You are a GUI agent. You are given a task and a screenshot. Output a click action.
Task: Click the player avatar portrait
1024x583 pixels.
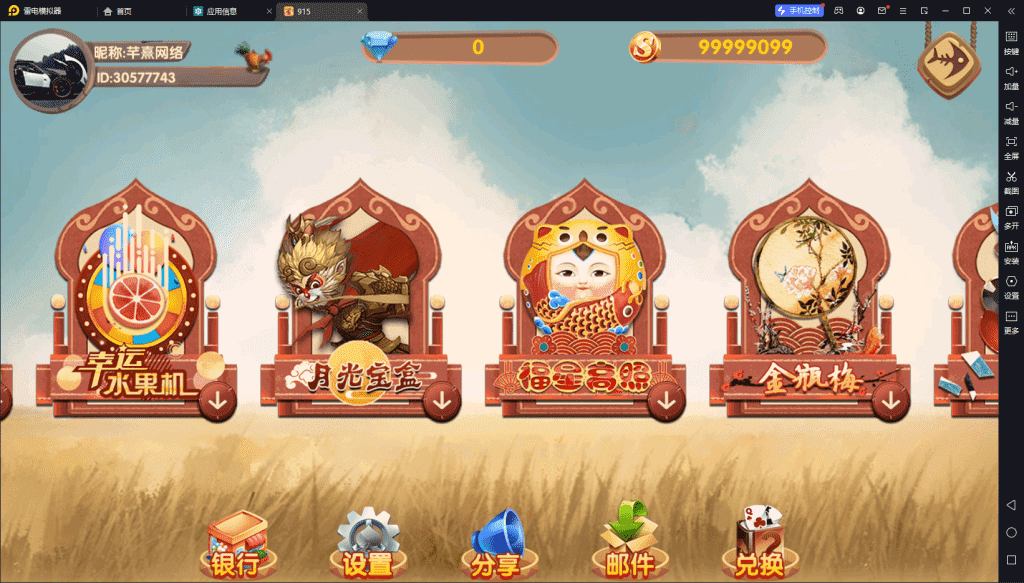pyautogui.click(x=50, y=69)
